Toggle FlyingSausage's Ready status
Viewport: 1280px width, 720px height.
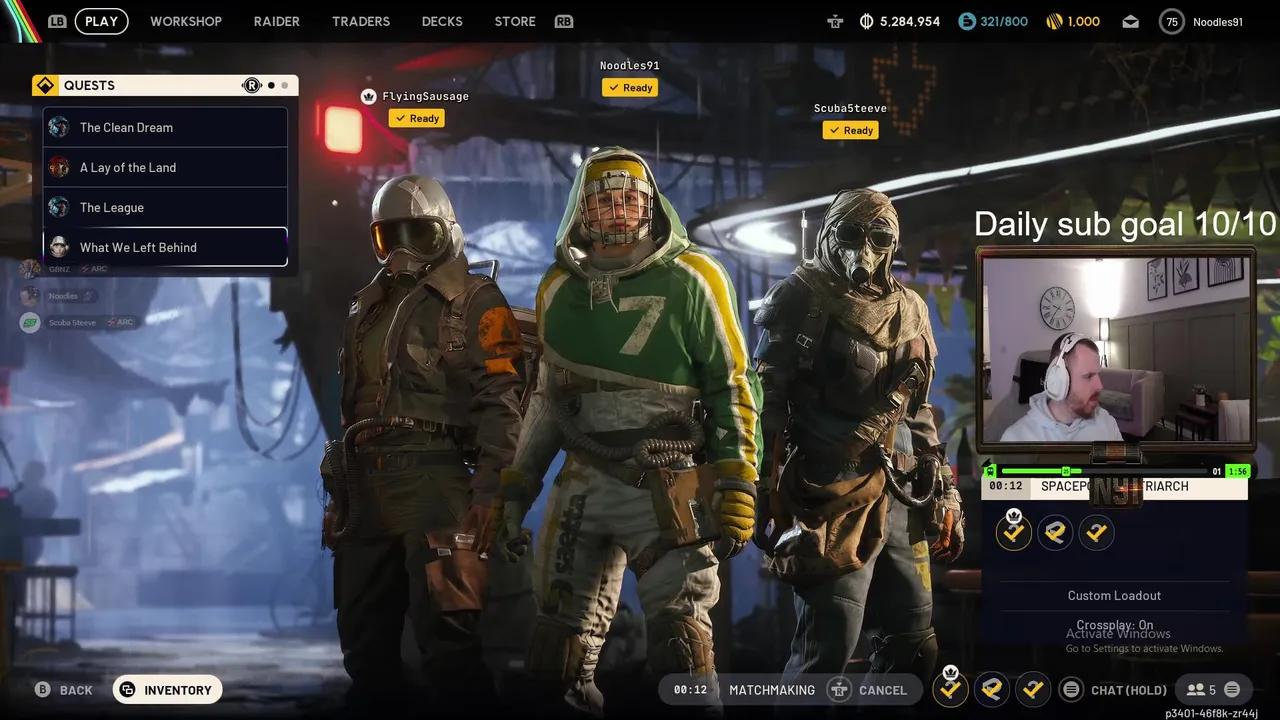[x=417, y=118]
